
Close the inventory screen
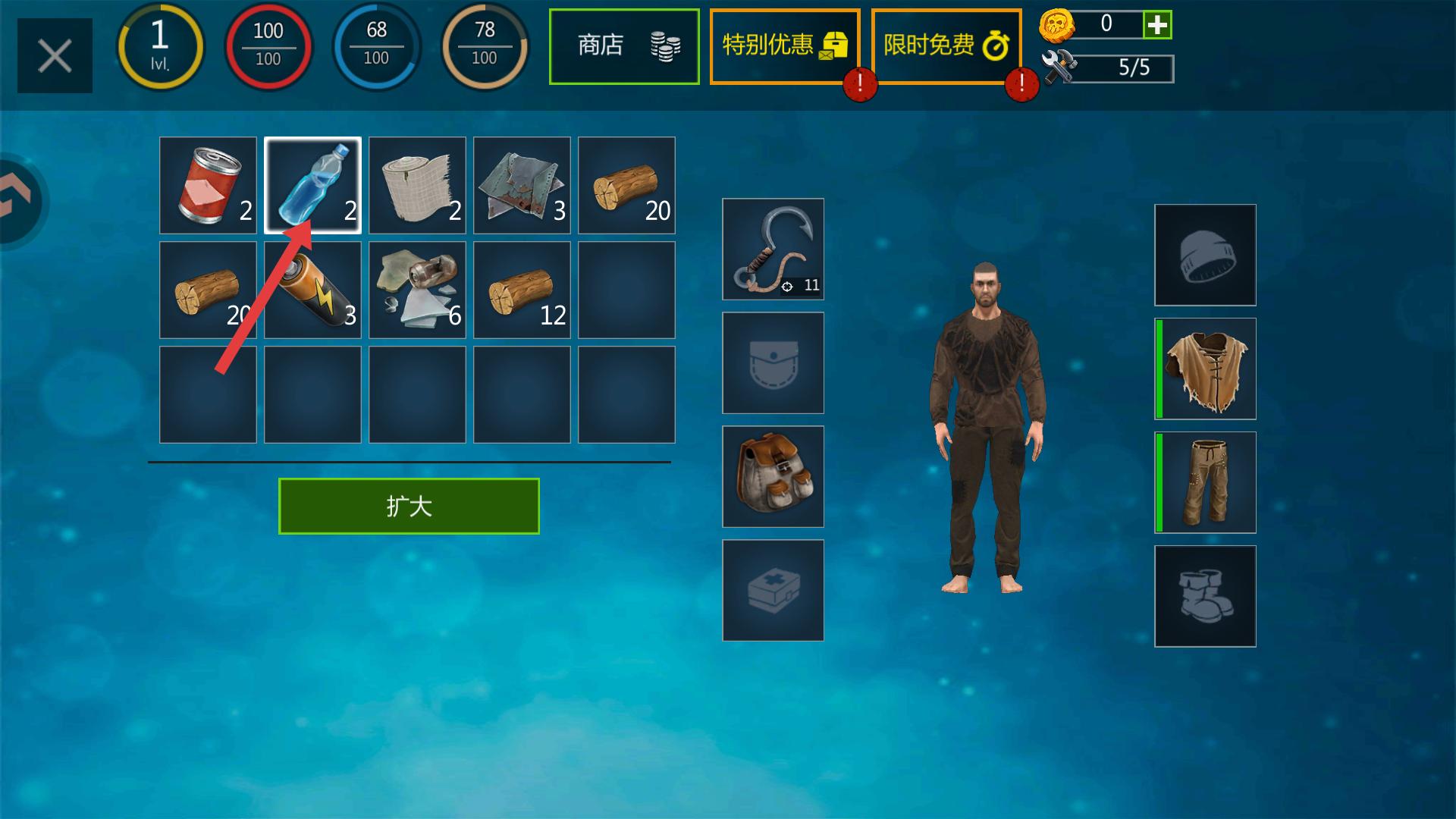click(x=55, y=56)
